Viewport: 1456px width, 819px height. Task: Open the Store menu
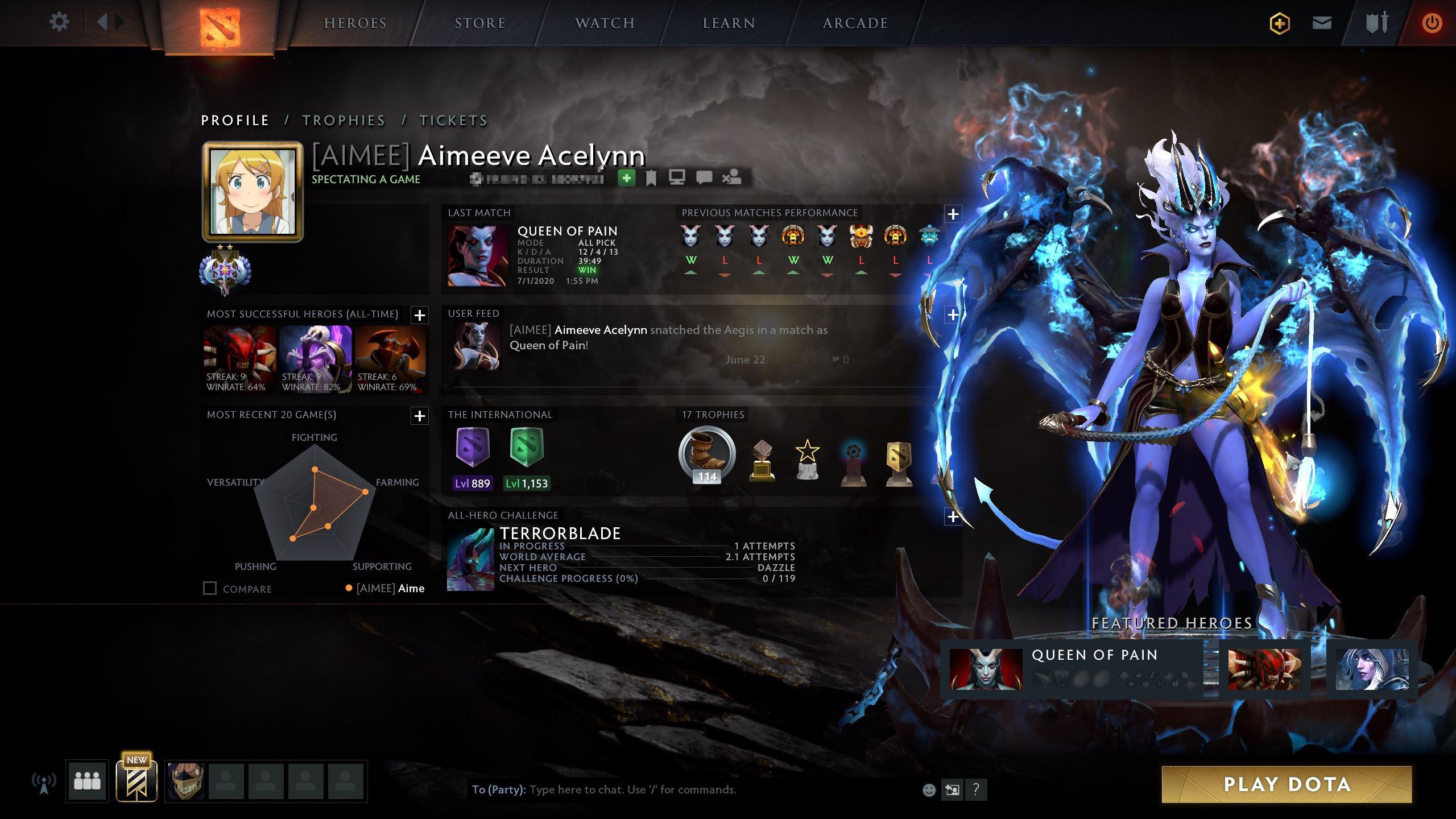tap(480, 23)
